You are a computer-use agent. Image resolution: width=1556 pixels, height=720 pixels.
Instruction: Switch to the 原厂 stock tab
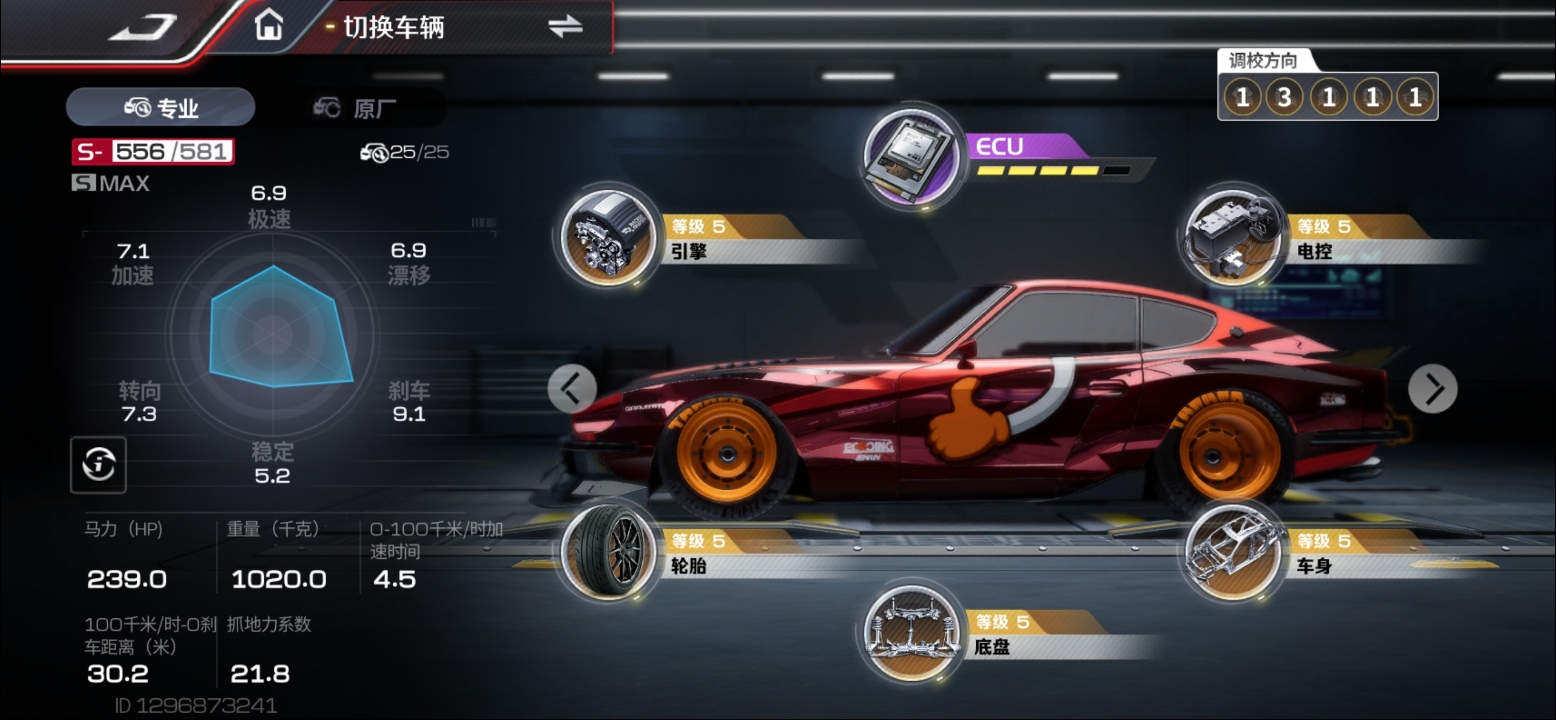355,107
